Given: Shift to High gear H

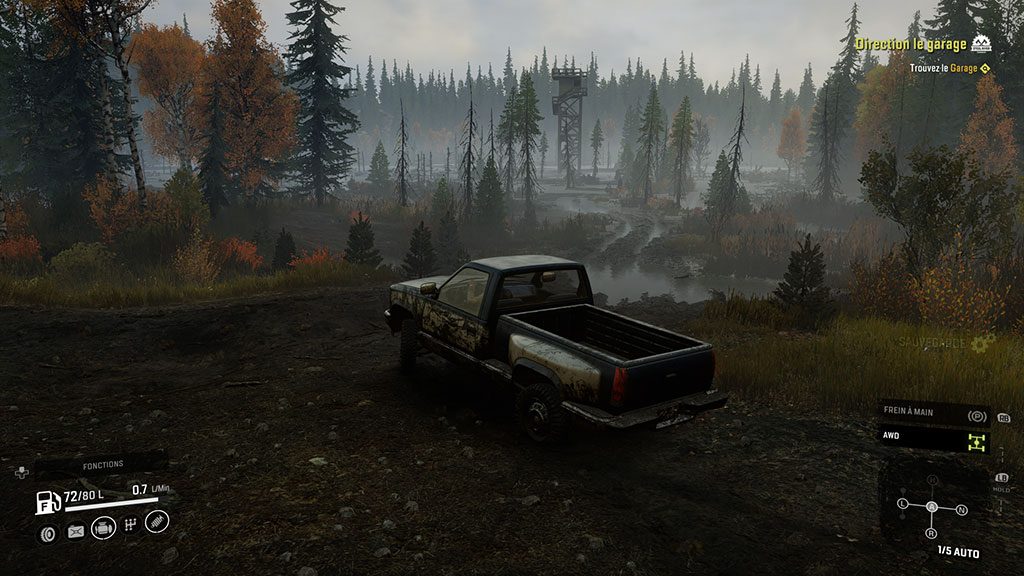Looking at the screenshot, I should pos(932,481).
